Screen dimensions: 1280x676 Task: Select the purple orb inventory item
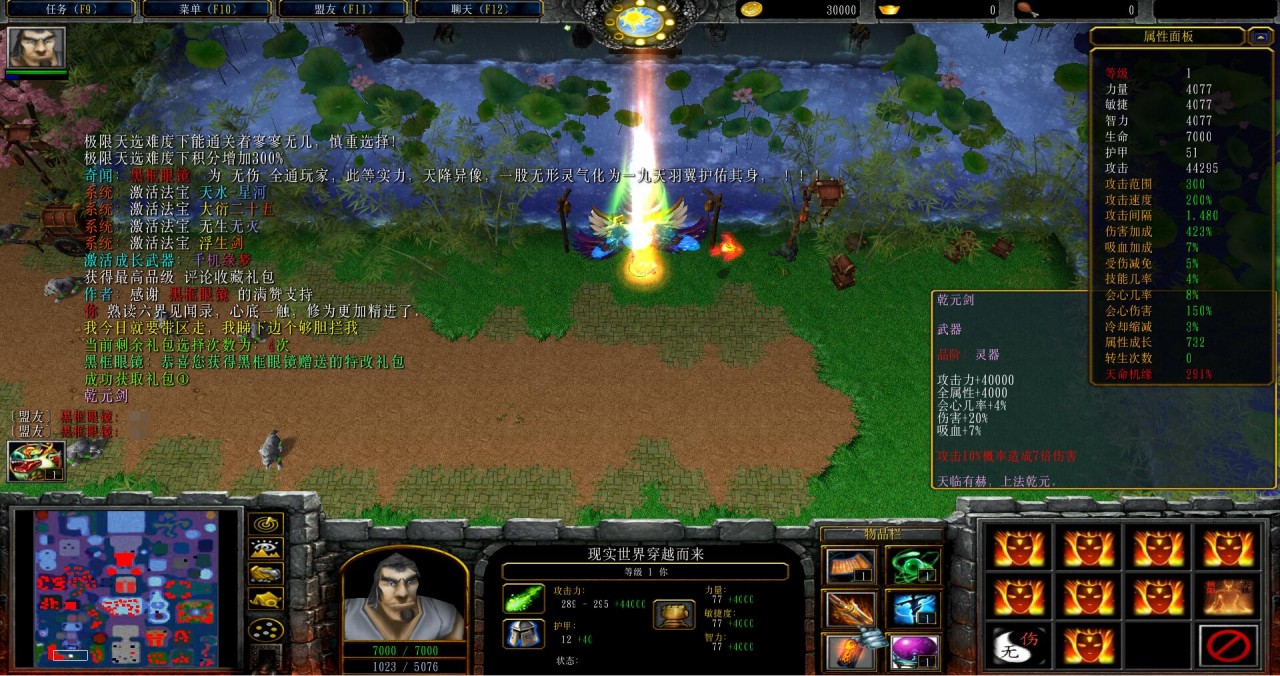912,652
